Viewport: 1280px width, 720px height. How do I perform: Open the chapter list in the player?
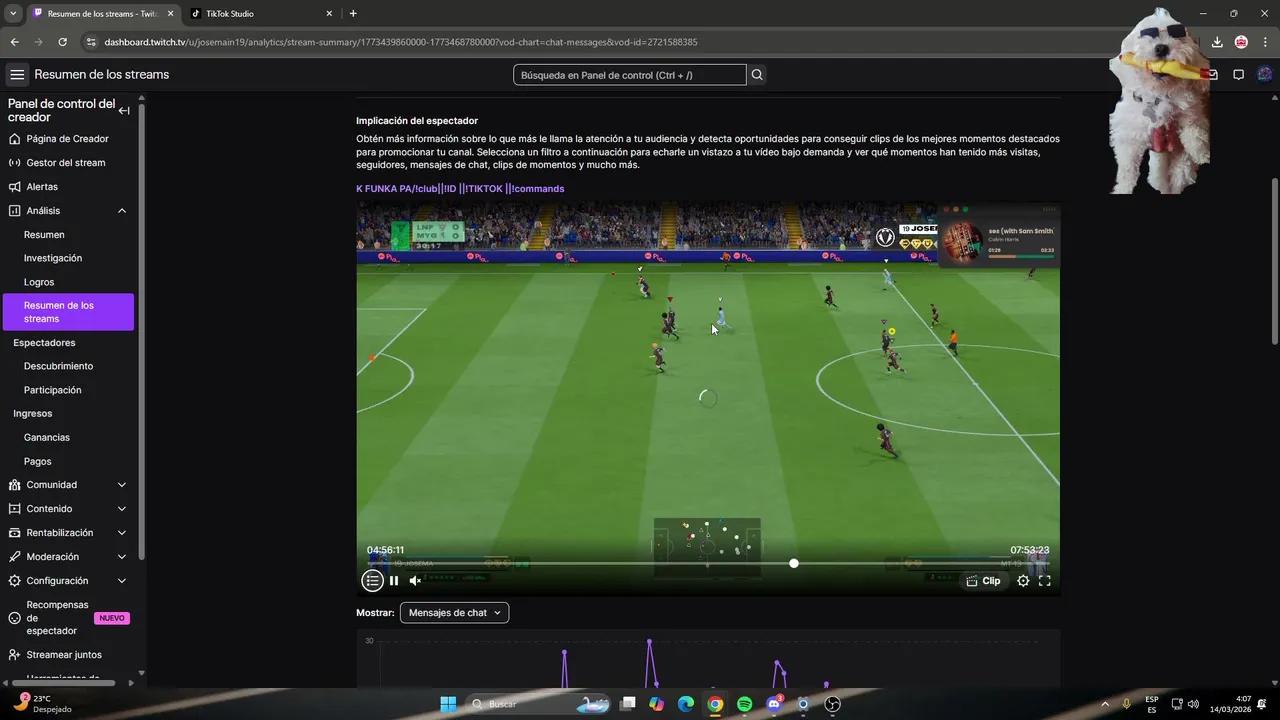pos(372,580)
